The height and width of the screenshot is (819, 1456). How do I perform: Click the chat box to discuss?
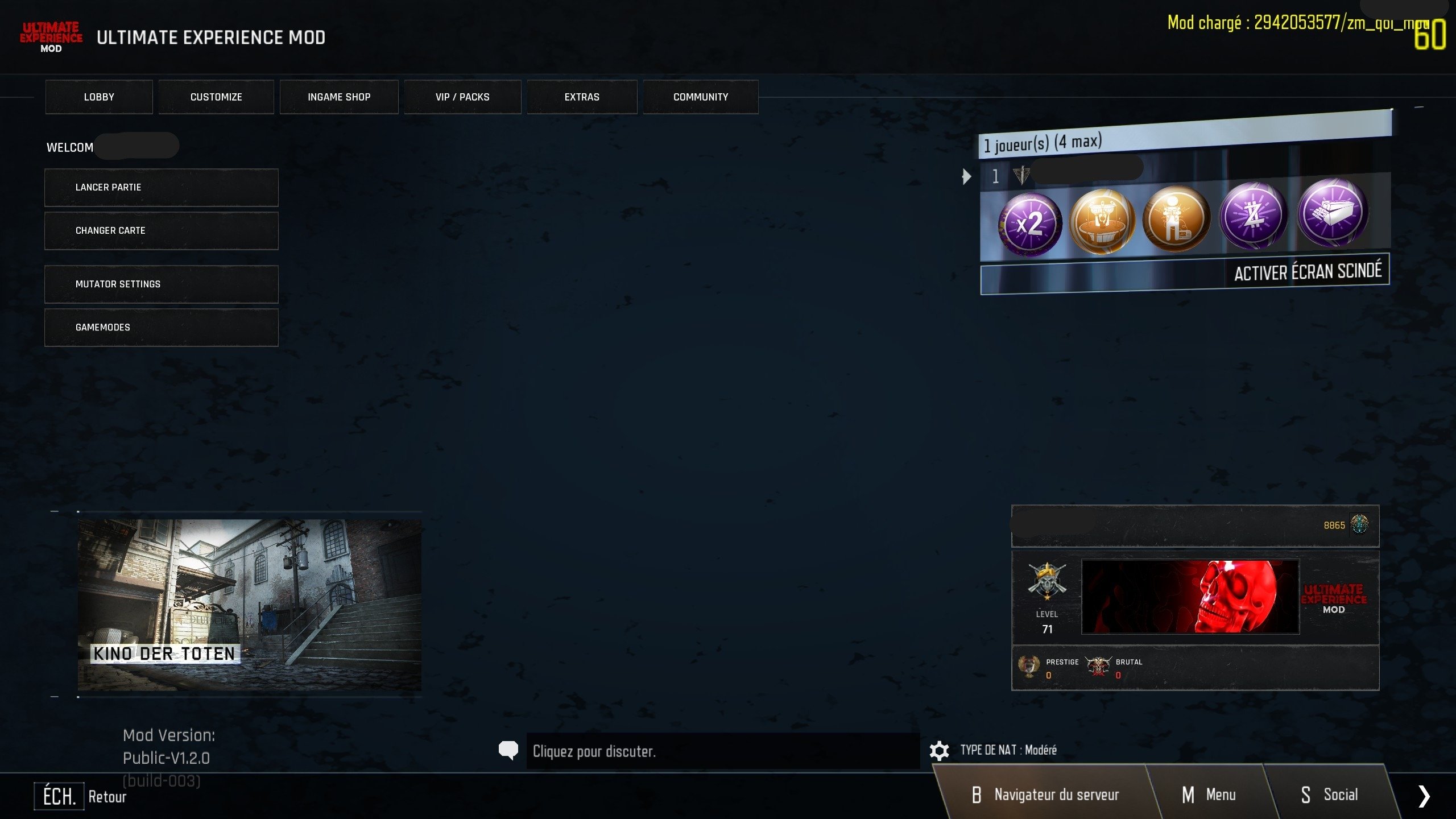tap(722, 751)
